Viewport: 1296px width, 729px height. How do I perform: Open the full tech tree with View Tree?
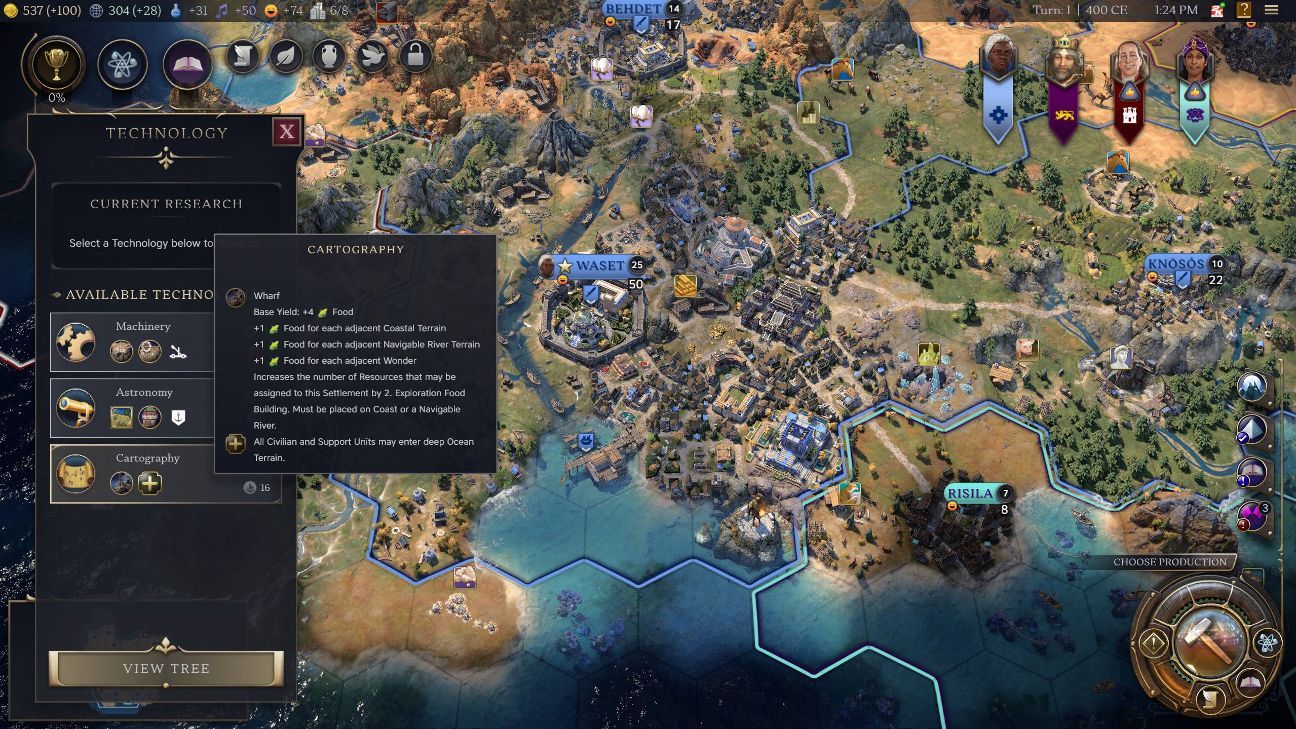tap(166, 668)
